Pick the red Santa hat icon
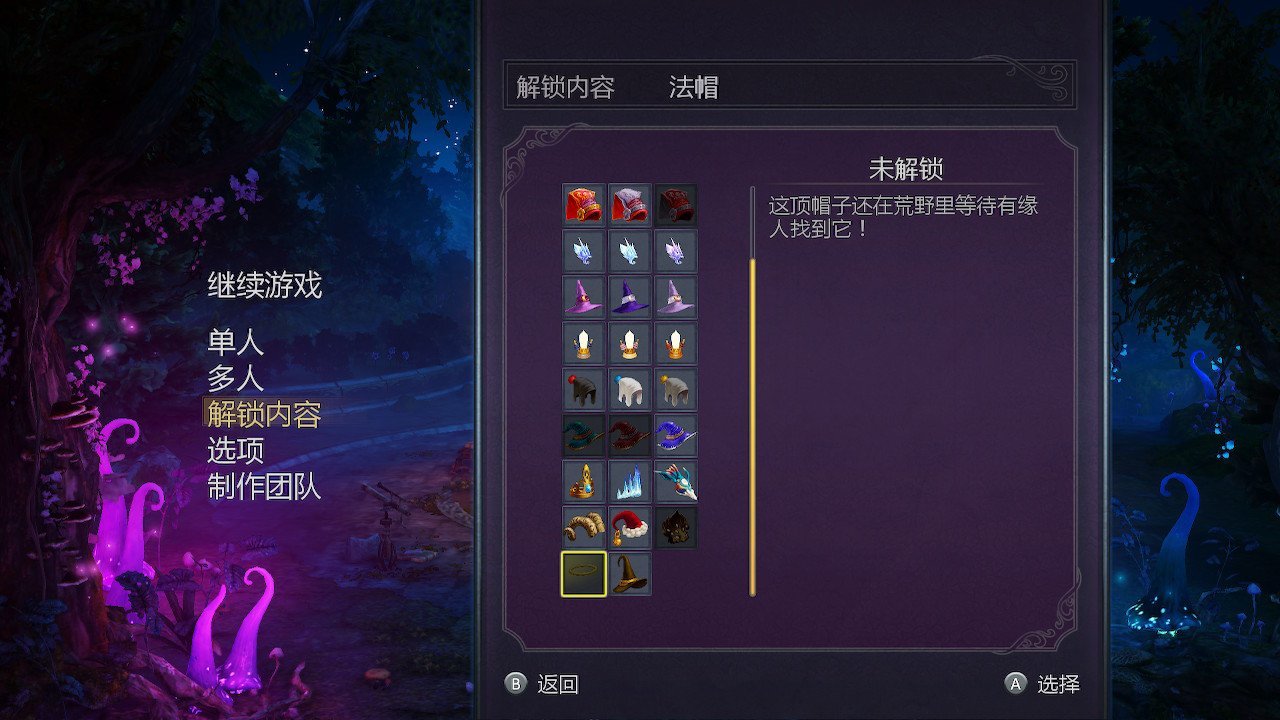 pyautogui.click(x=630, y=528)
